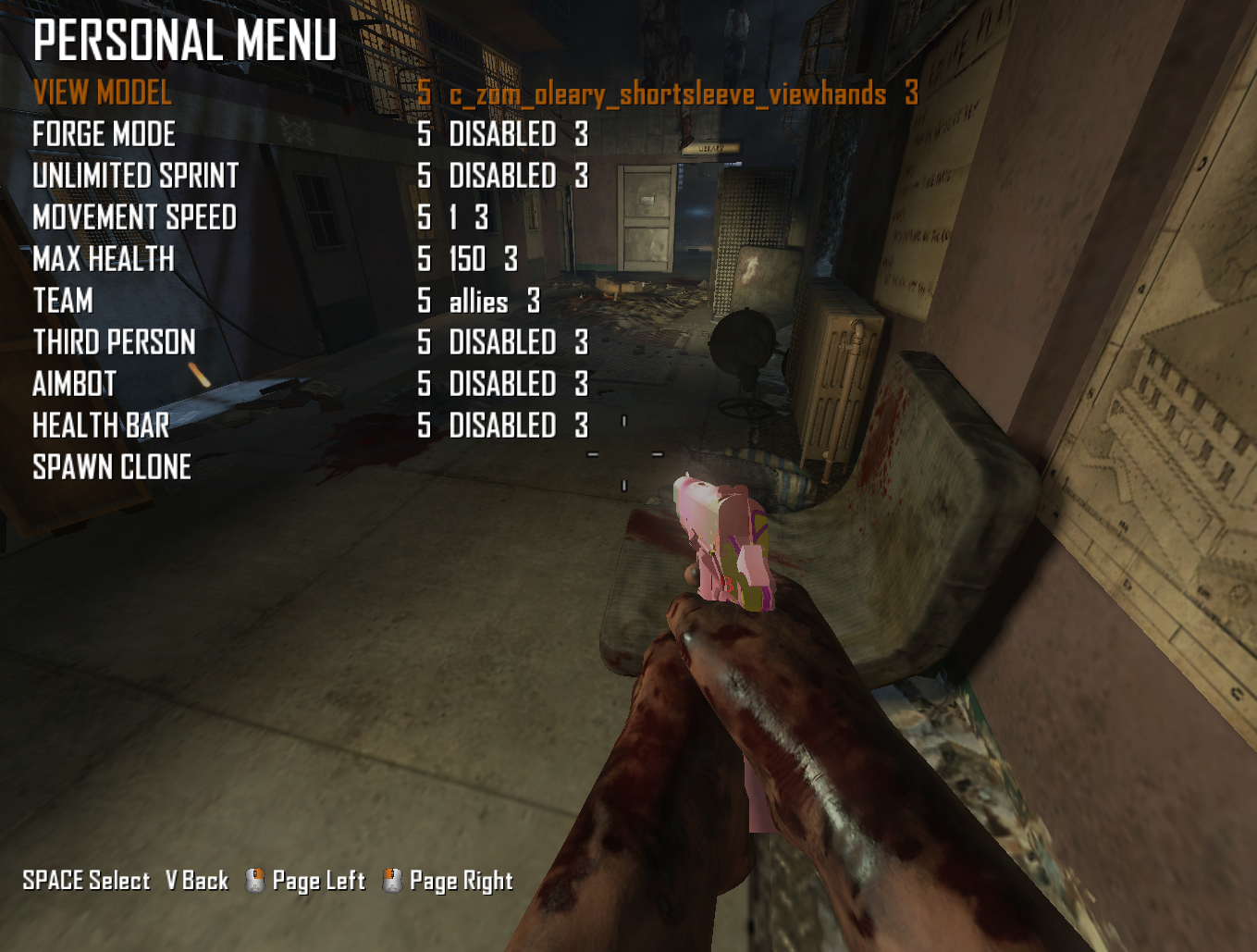Toggle Unlimited Sprint in the menu

(x=135, y=176)
